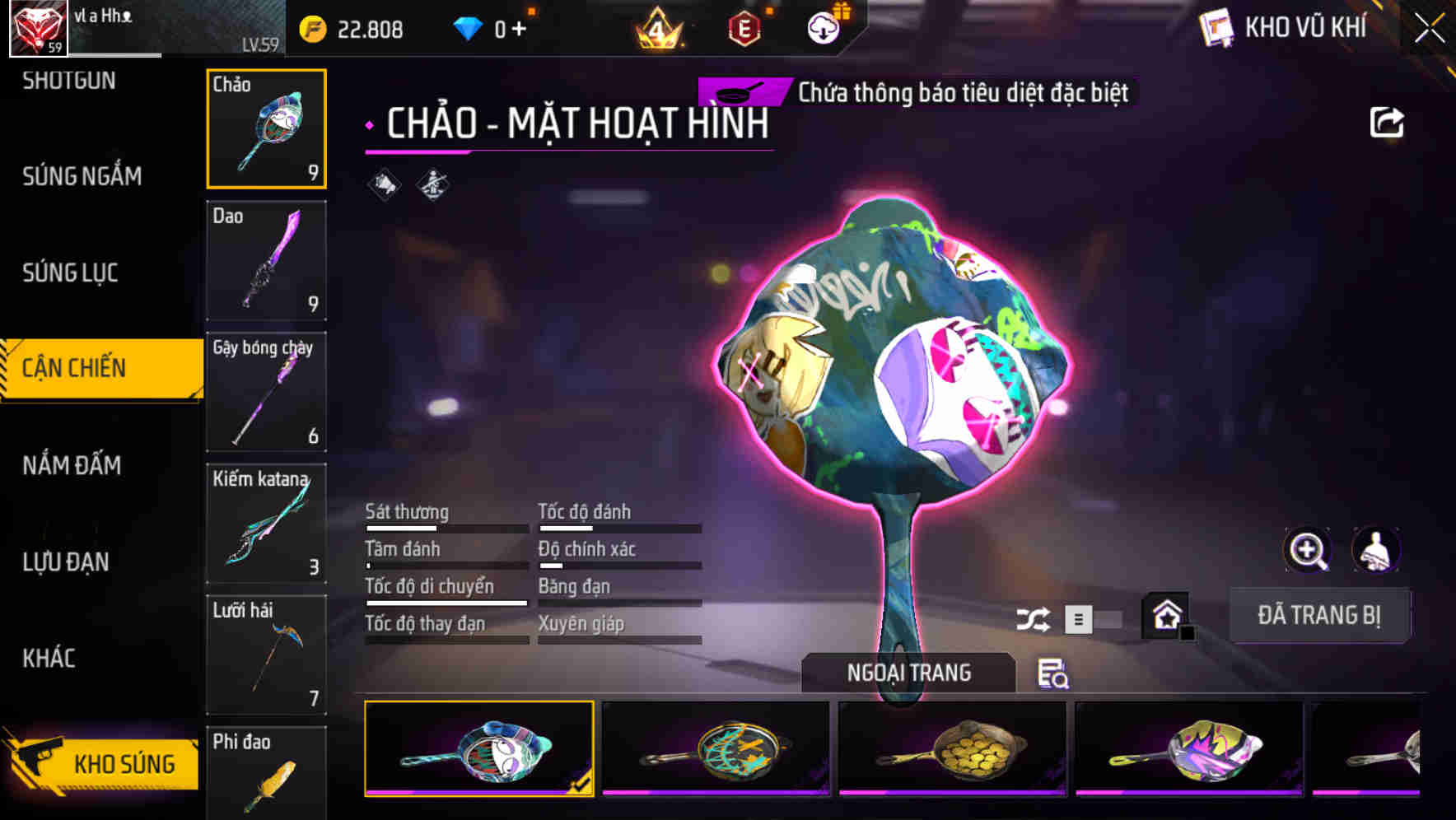Switch to the SHOTGUN weapon category
The image size is (1456, 820).
pos(70,80)
